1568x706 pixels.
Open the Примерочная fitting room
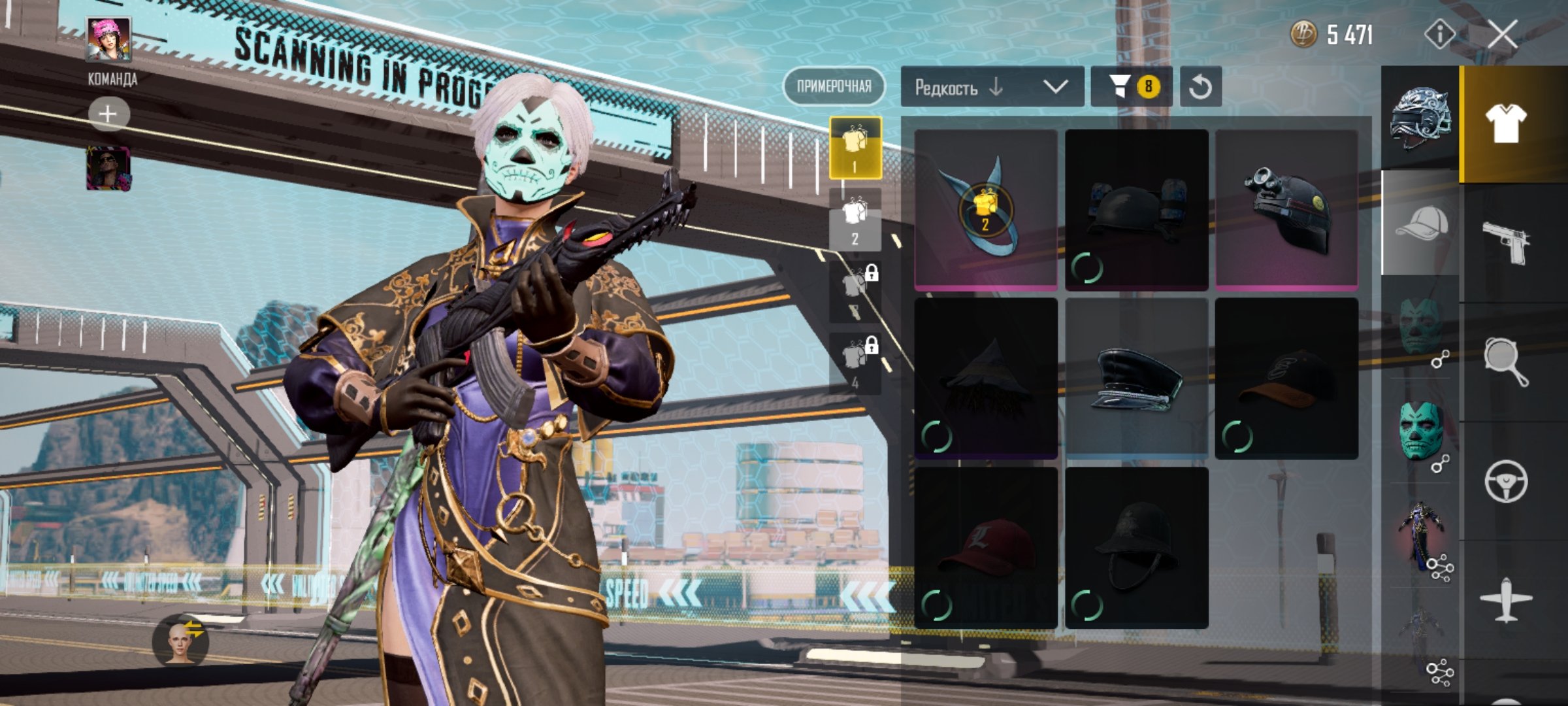point(834,86)
